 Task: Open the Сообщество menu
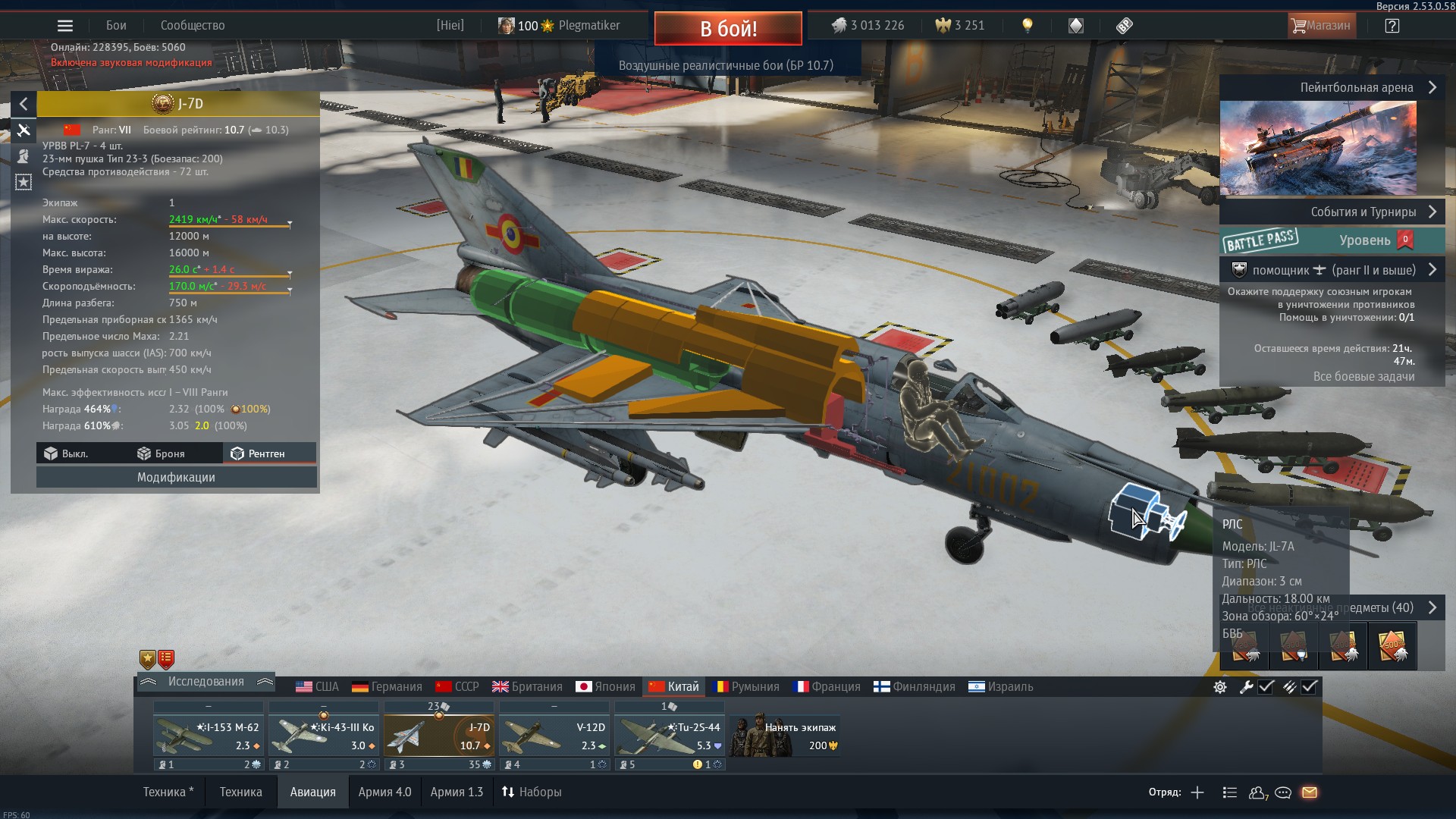[193, 26]
